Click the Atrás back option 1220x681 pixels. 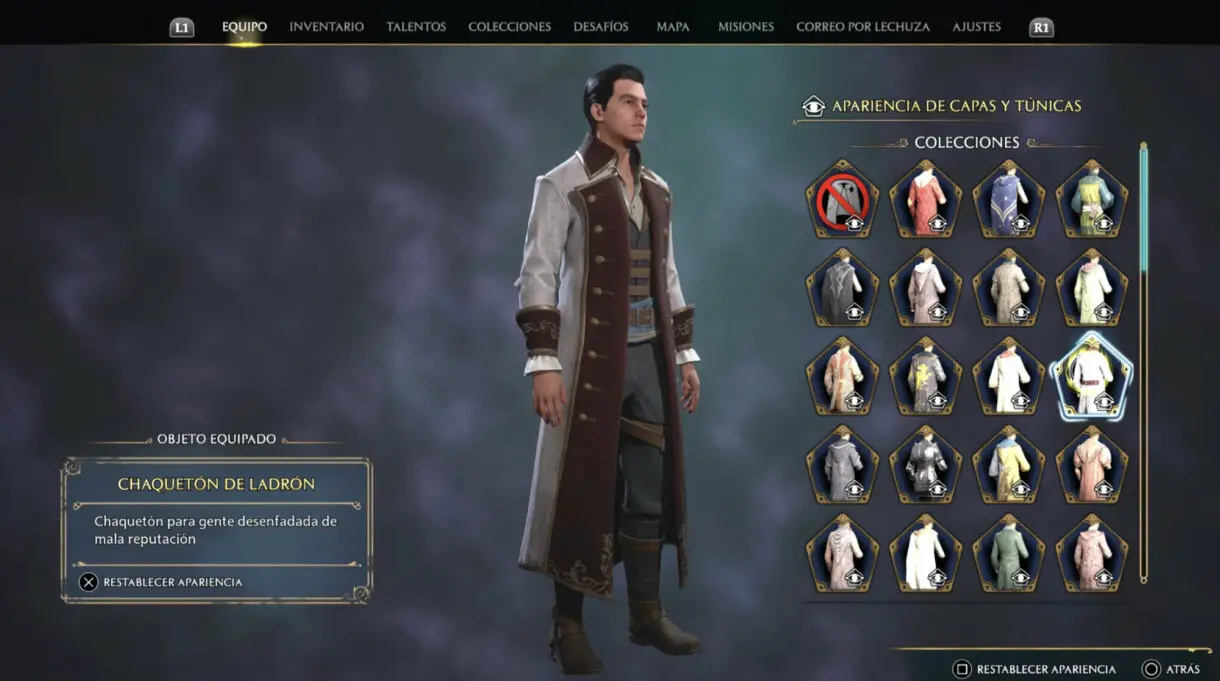(x=1170, y=669)
